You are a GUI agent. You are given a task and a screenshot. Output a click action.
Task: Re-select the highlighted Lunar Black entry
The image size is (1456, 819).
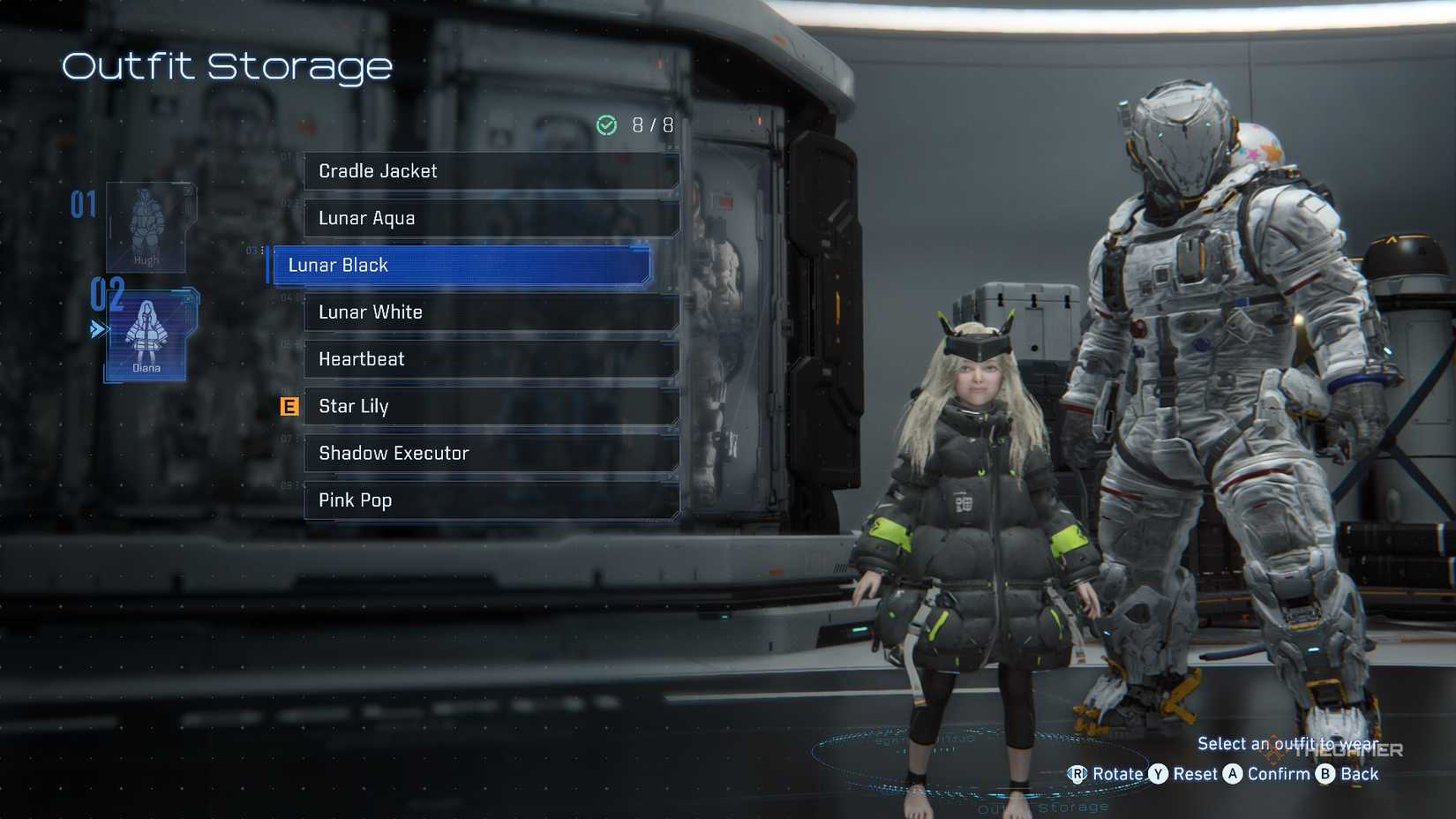pyautogui.click(x=459, y=265)
